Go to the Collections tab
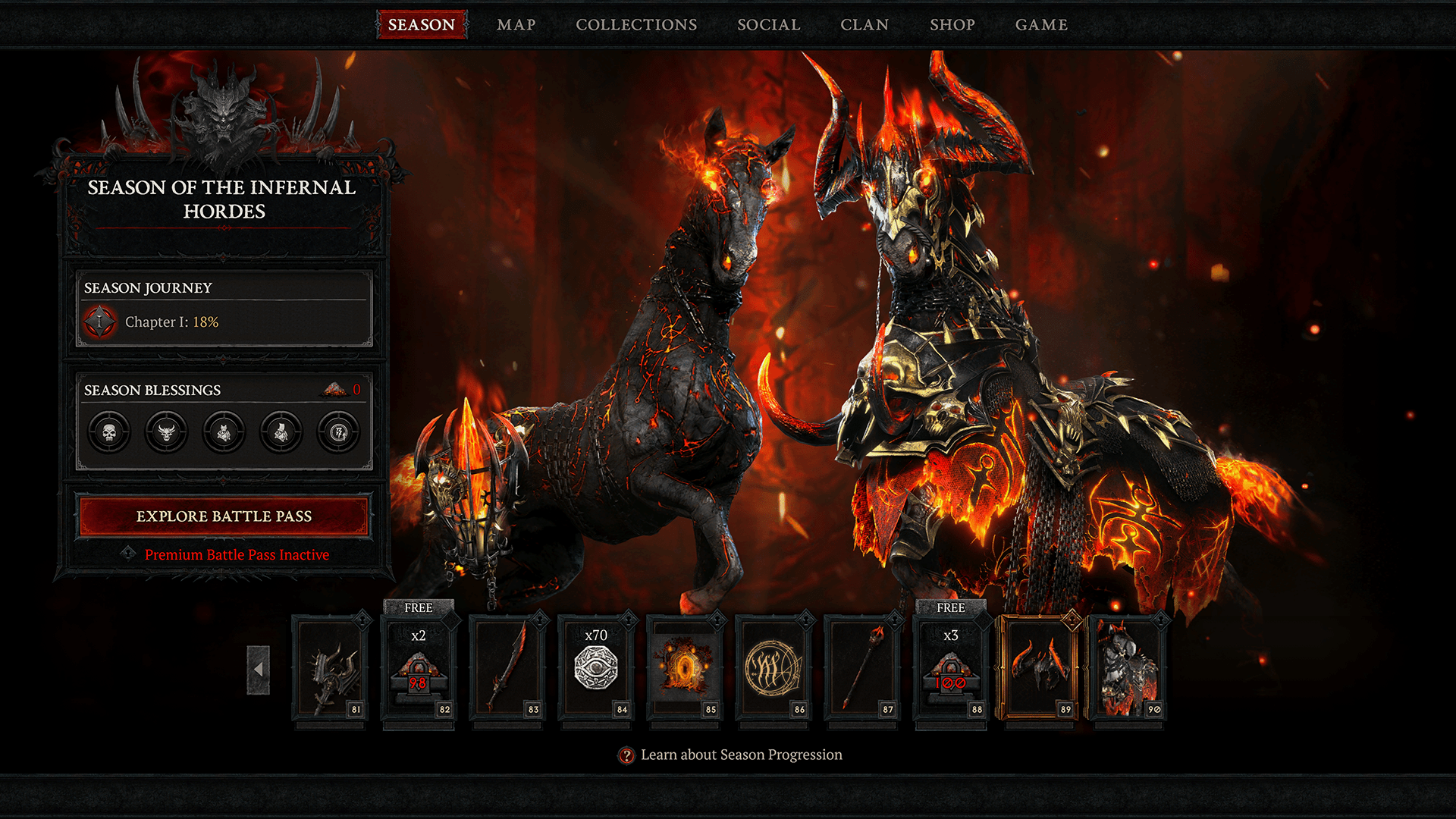 [636, 25]
